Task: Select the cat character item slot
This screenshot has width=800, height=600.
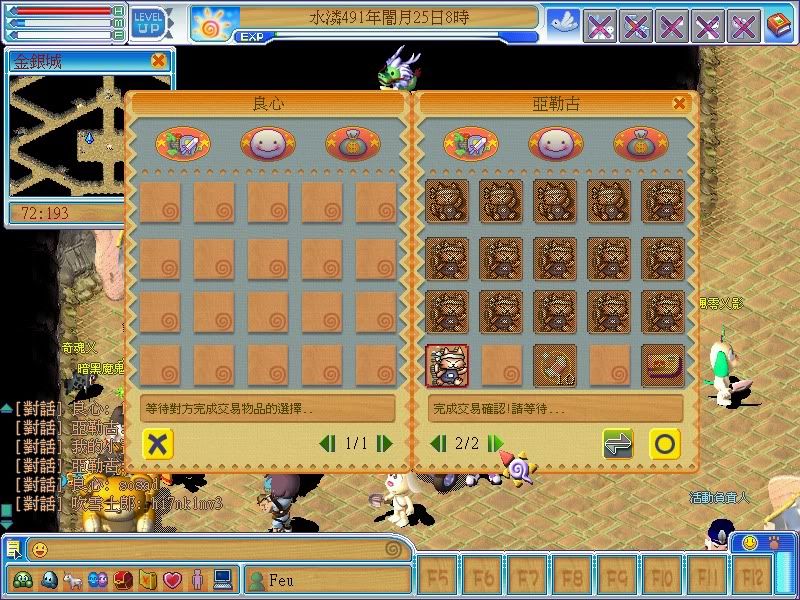Action: tap(447, 365)
